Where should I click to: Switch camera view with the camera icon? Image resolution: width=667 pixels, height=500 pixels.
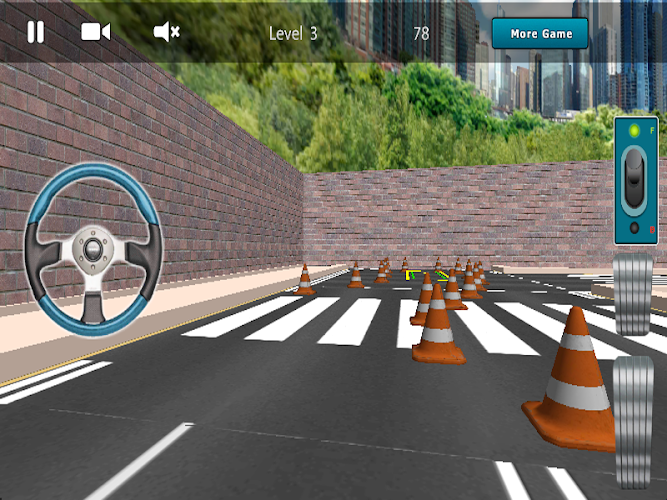click(95, 32)
